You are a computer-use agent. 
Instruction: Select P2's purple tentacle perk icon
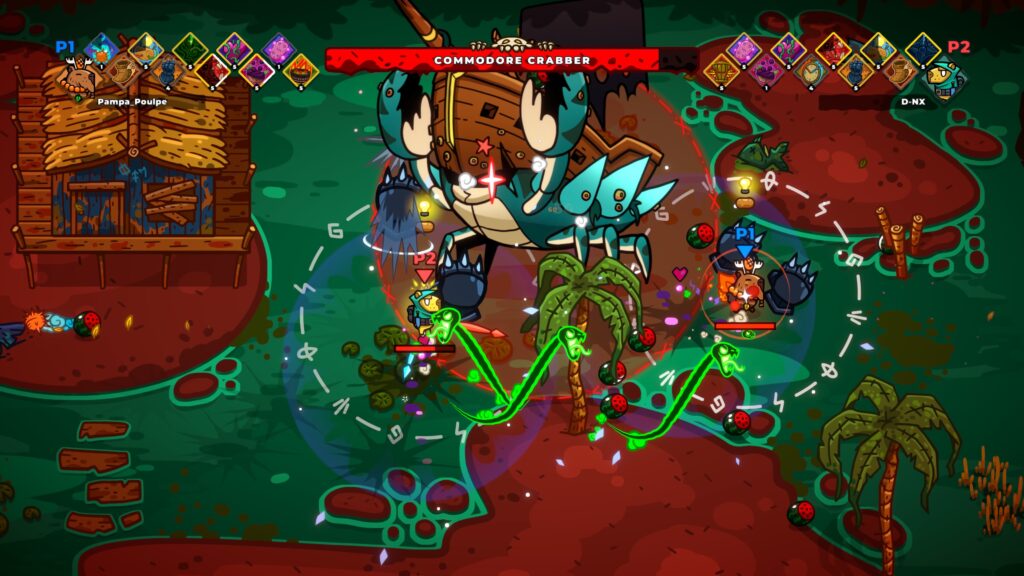788,50
